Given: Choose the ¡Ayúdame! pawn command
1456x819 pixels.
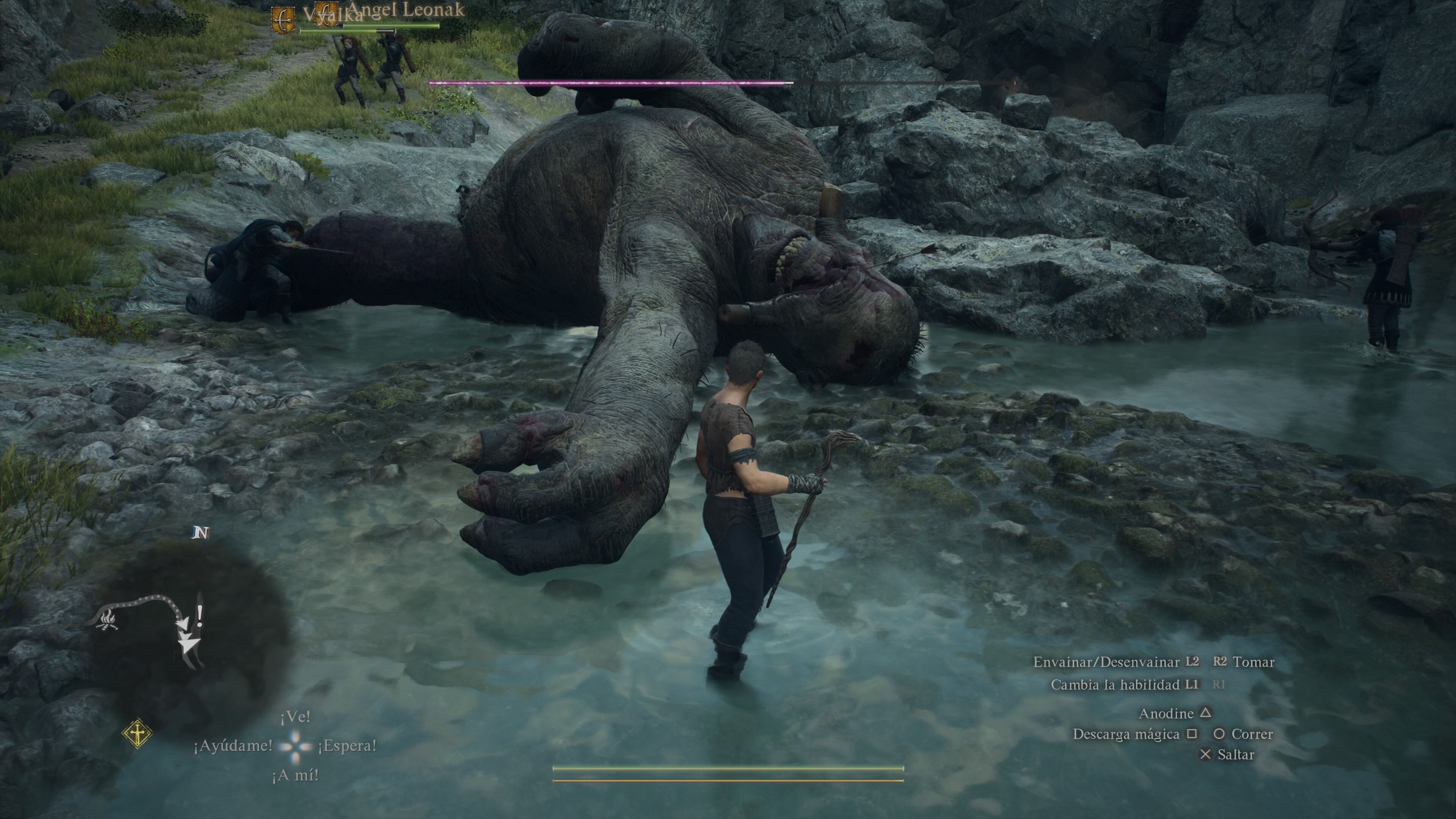Looking at the screenshot, I should click(x=233, y=746).
